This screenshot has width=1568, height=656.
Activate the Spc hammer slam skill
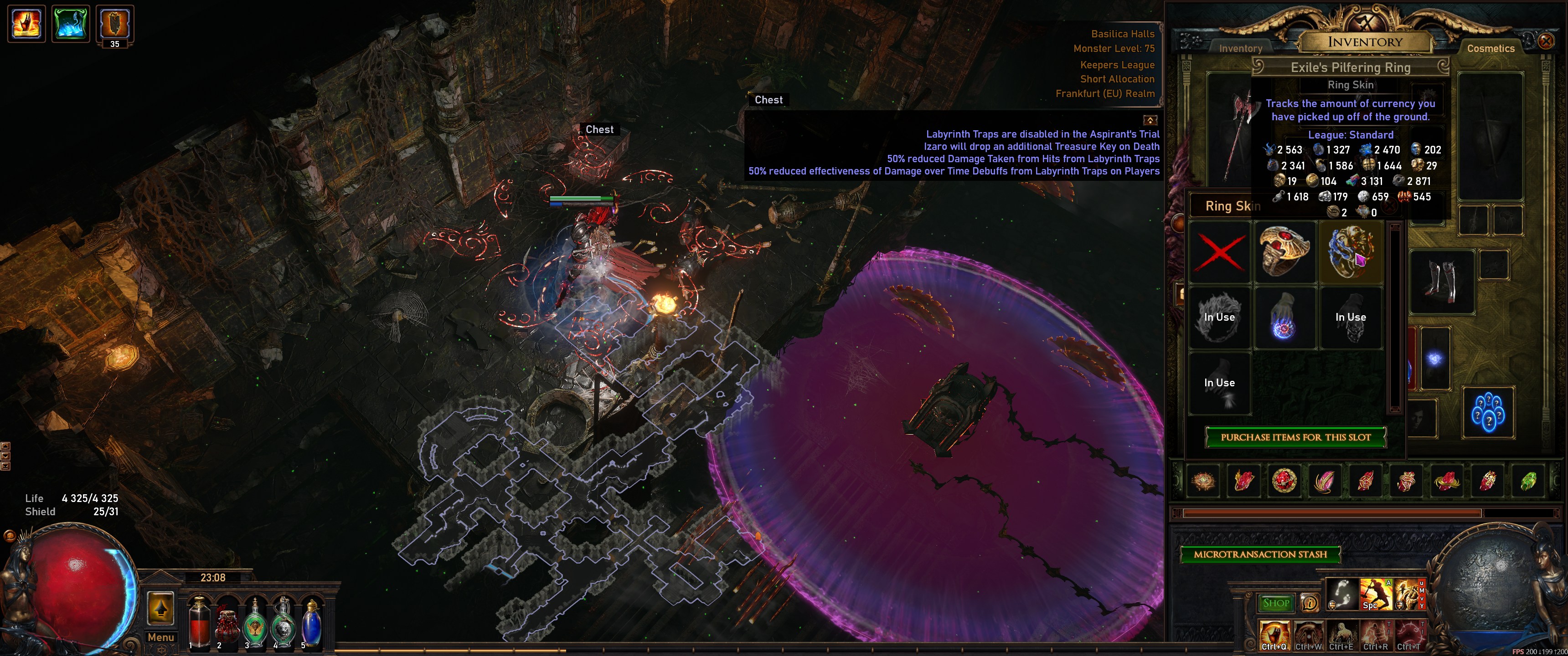[1375, 594]
